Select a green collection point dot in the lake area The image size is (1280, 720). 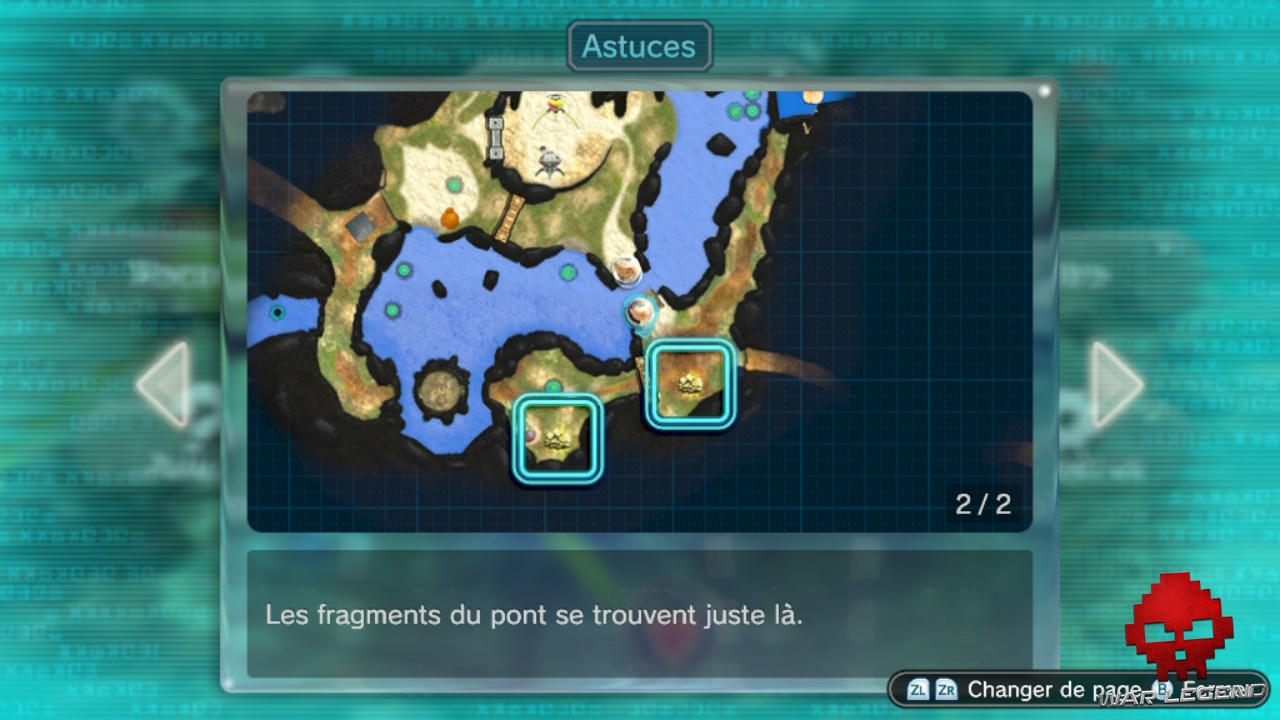[x=404, y=272]
